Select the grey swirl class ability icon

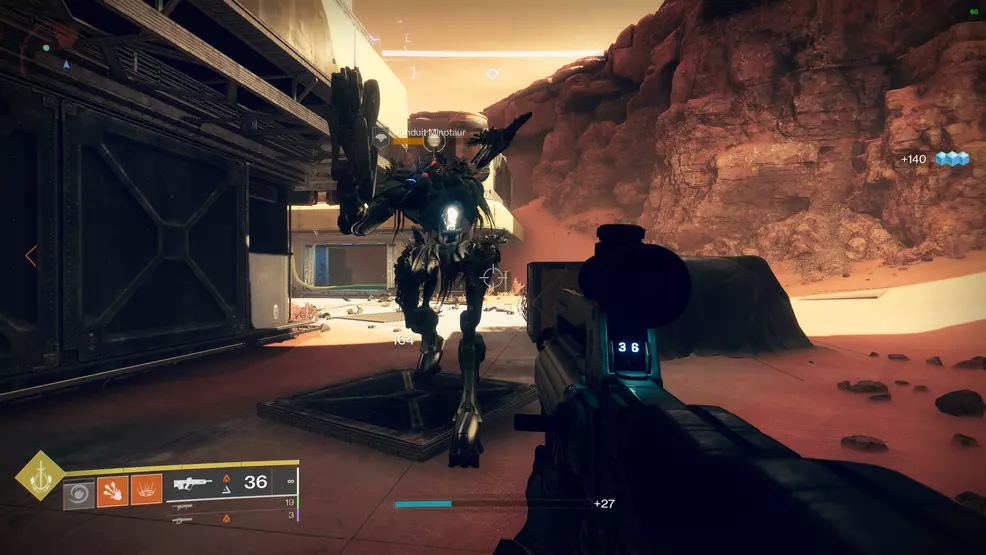pos(79,493)
